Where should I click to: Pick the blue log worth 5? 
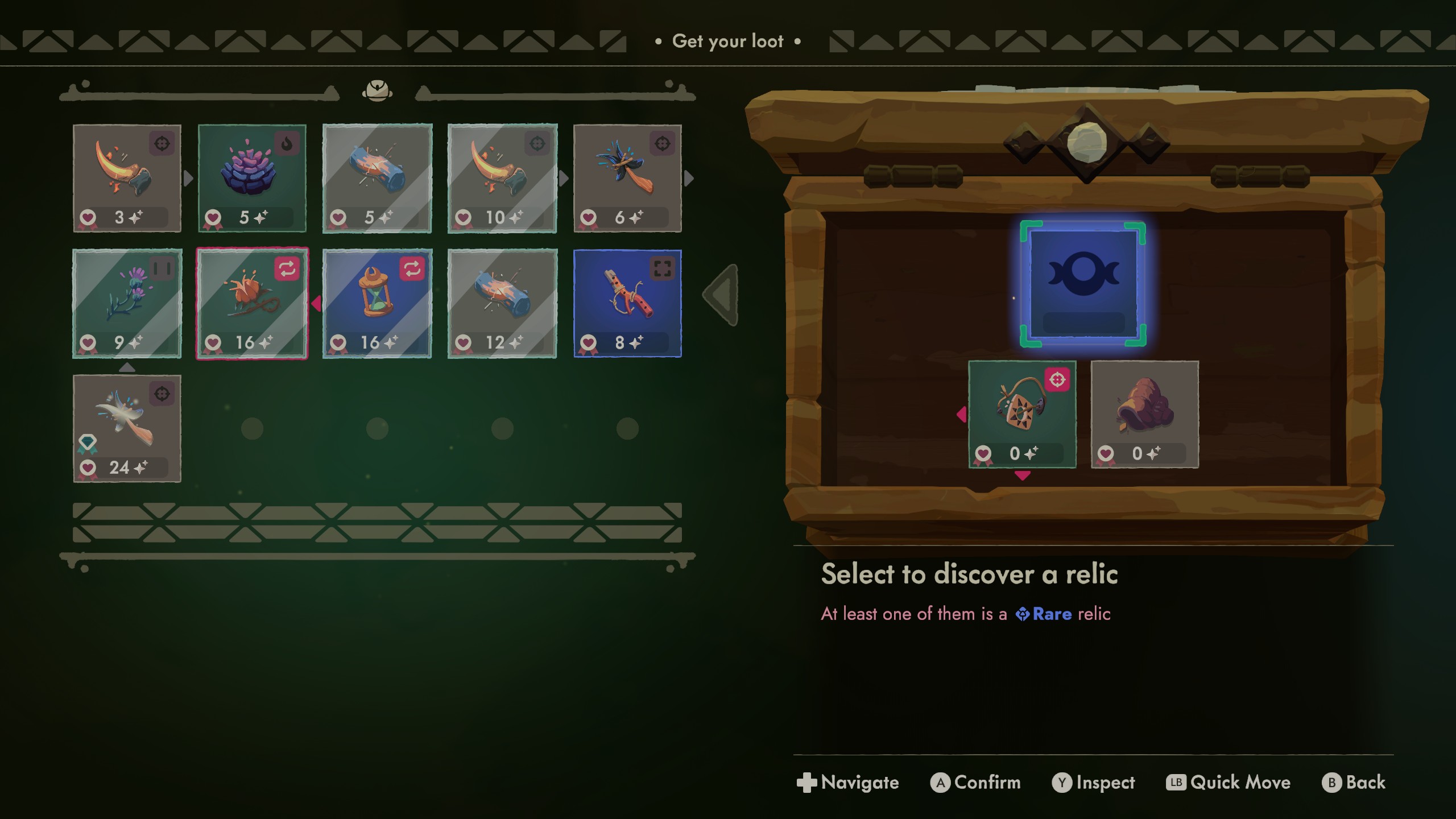(377, 178)
